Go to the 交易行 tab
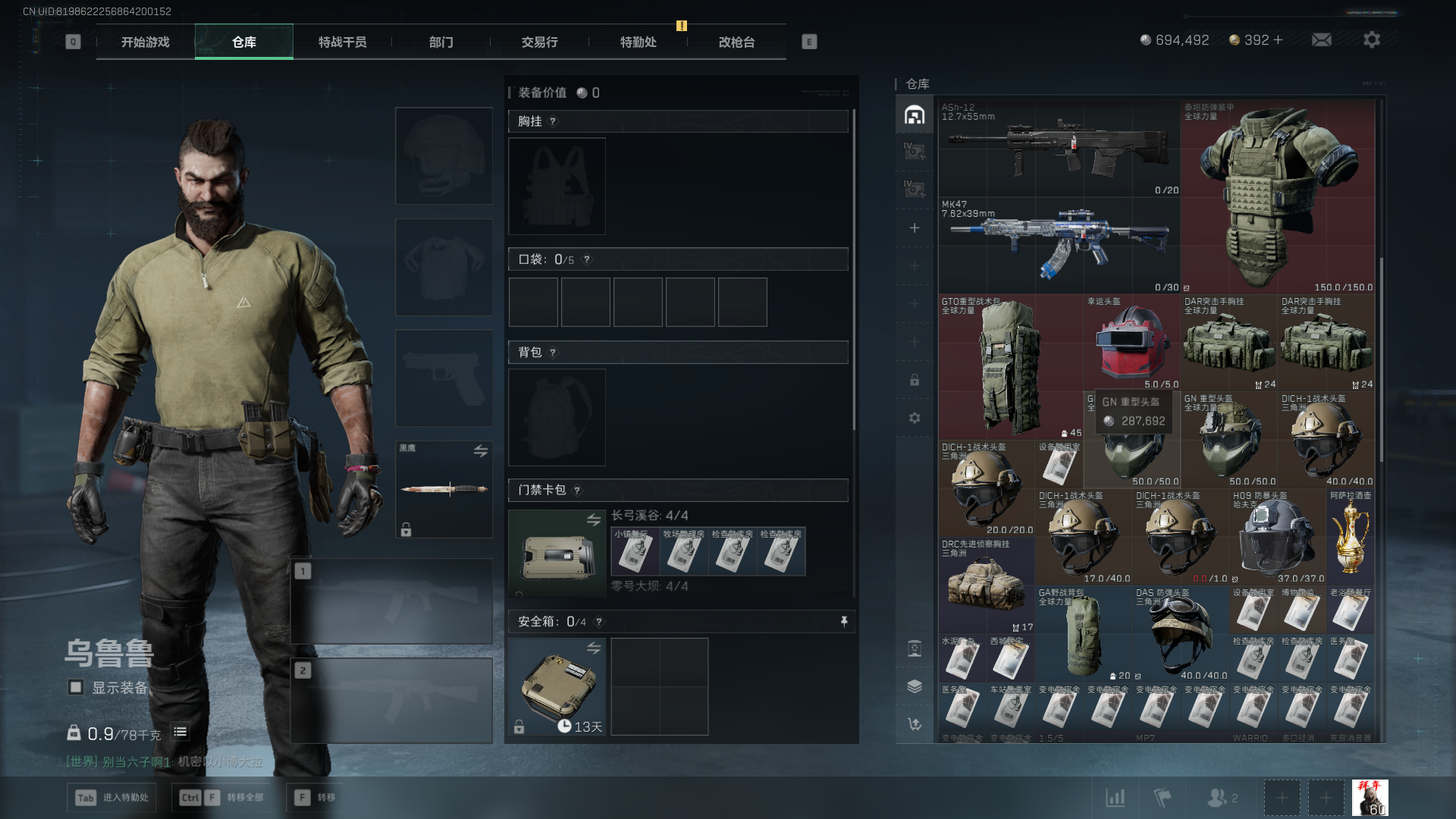Image resolution: width=1456 pixels, height=819 pixels. coord(540,42)
